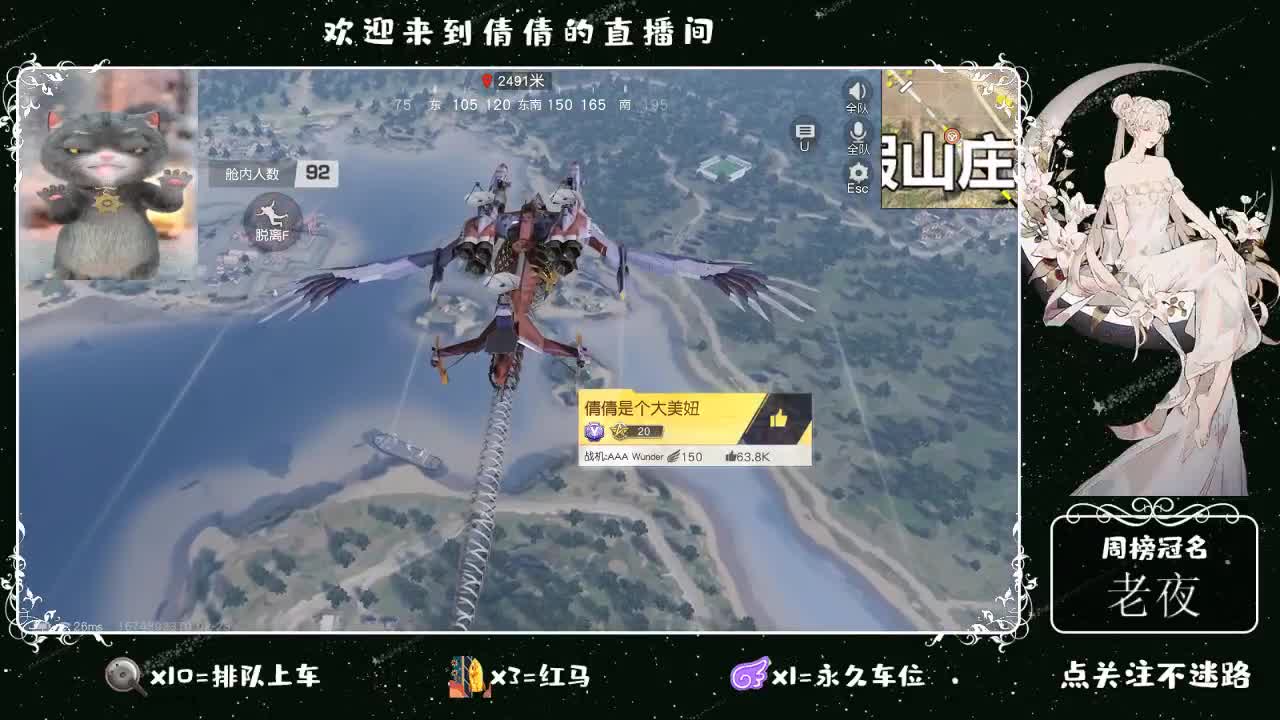The height and width of the screenshot is (720, 1280).
Task: Click the purple V badge on the gift card
Action: [x=595, y=431]
